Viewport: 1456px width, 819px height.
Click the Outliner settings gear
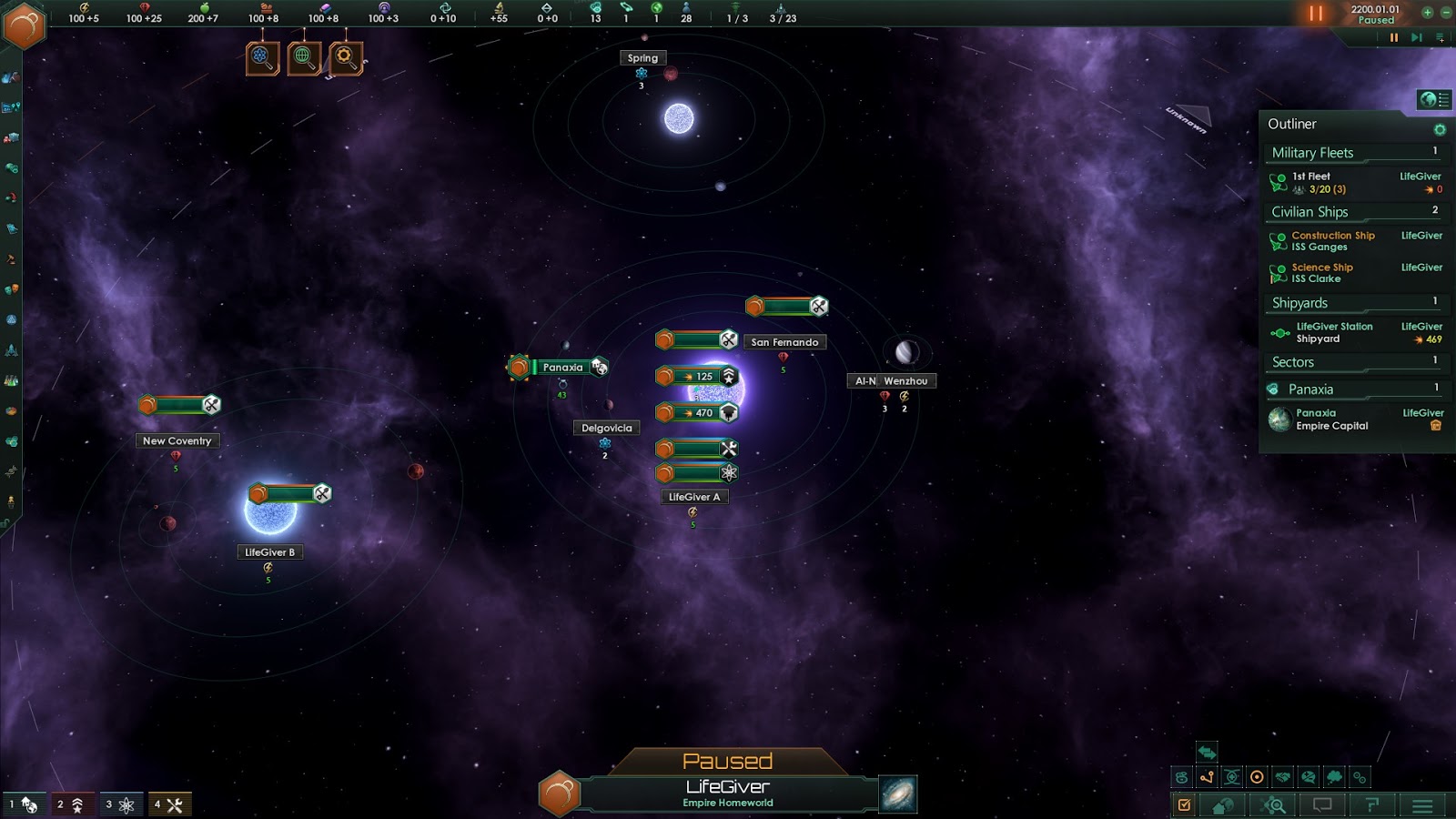pos(1439,129)
